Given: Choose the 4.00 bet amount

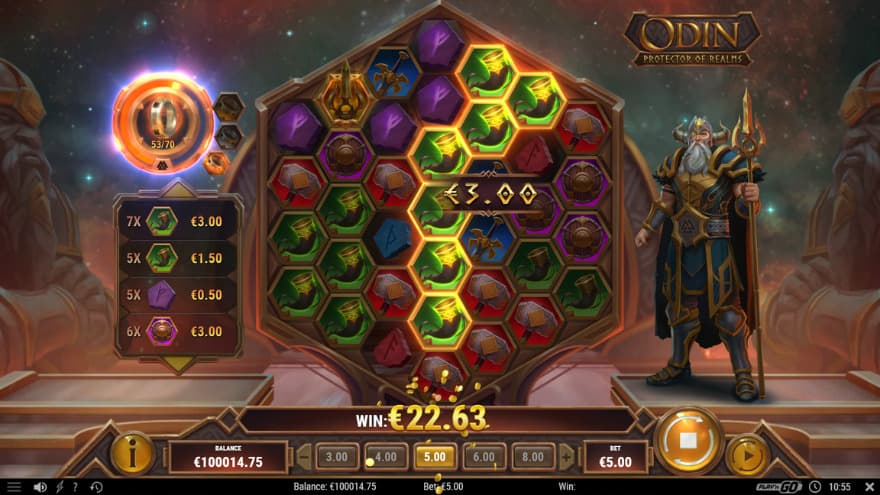Looking at the screenshot, I should click(x=386, y=457).
